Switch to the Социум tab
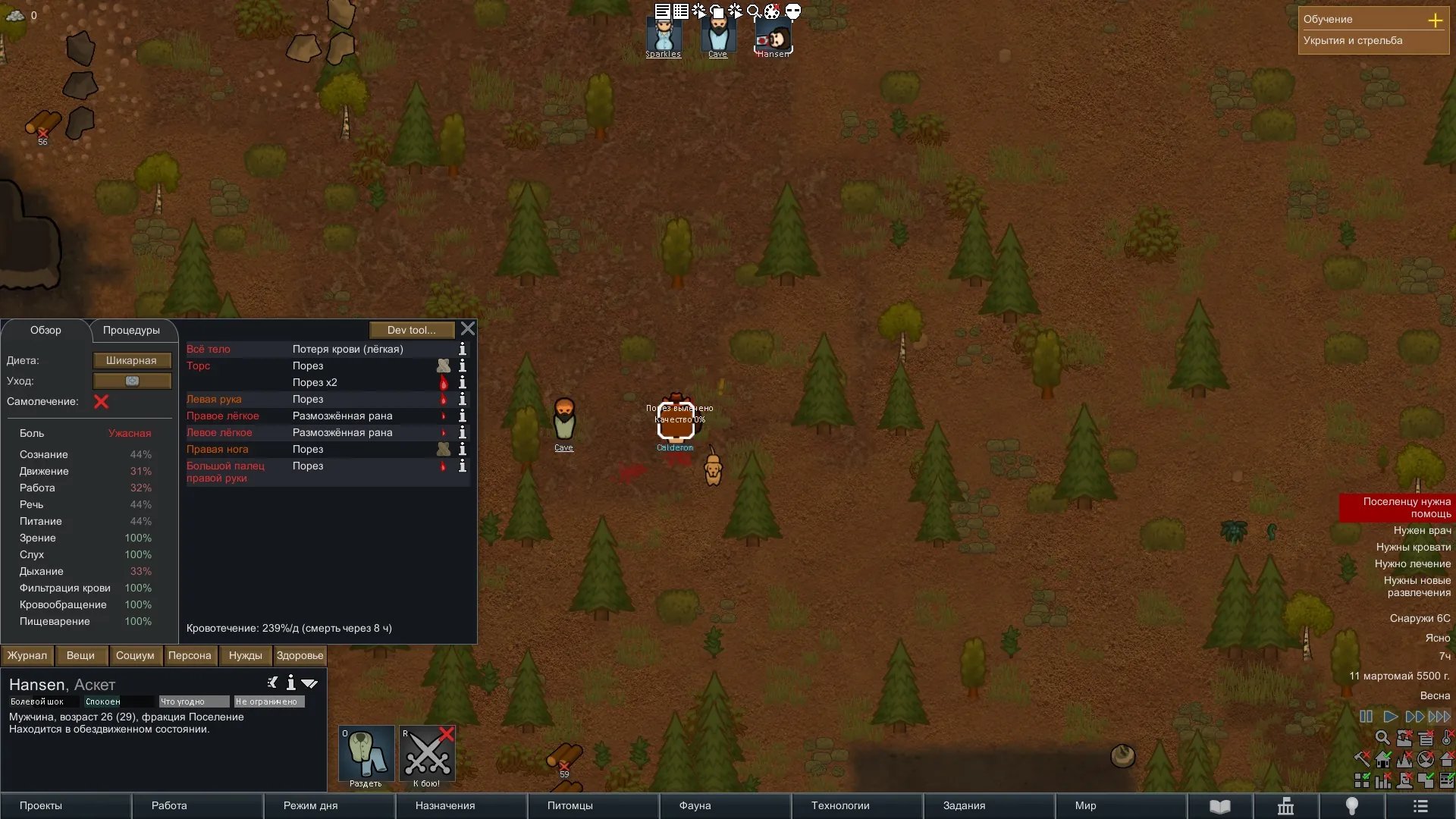1456x819 pixels. pyautogui.click(x=135, y=656)
